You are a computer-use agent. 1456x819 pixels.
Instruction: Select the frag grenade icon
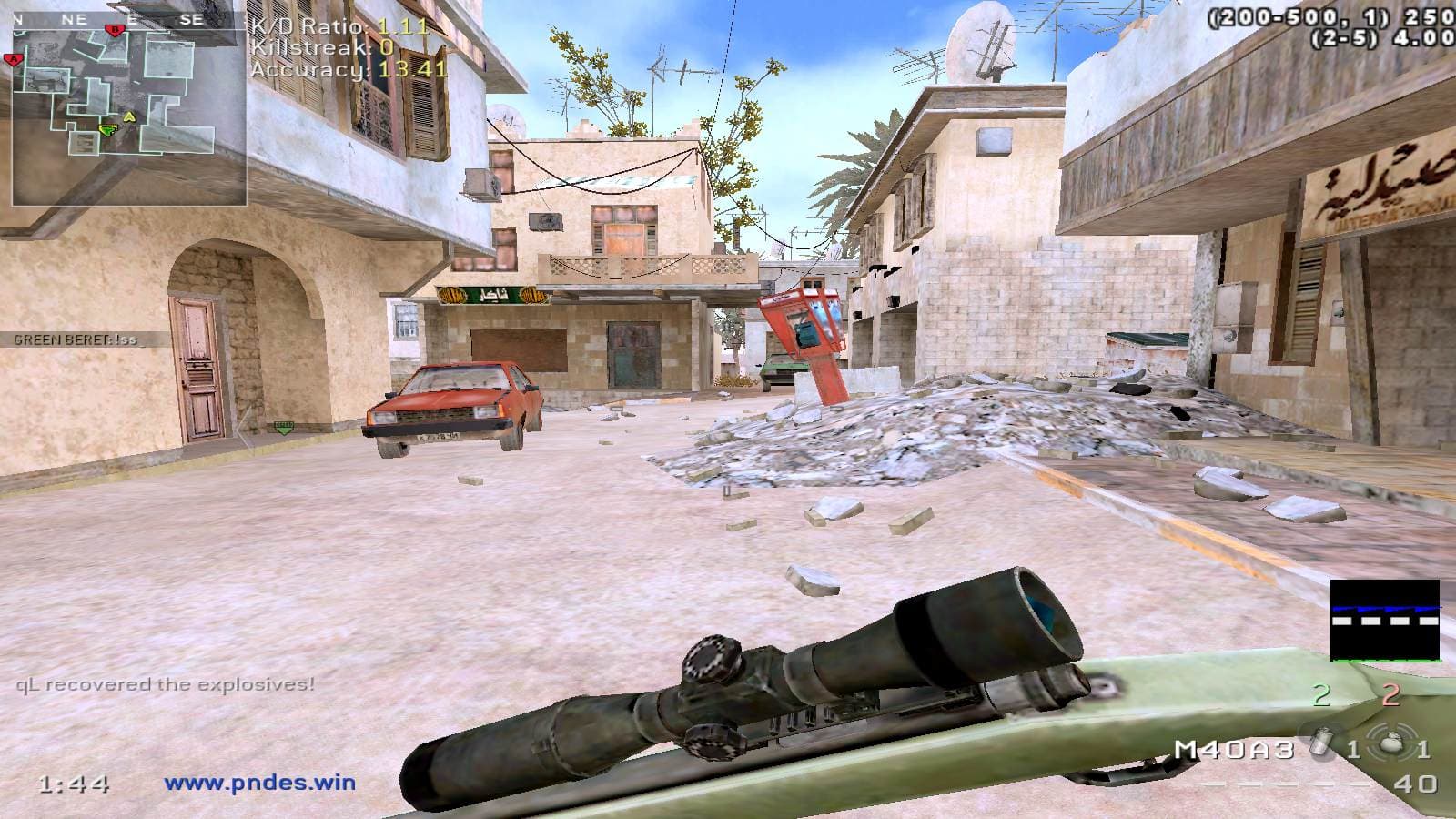(x=1388, y=748)
